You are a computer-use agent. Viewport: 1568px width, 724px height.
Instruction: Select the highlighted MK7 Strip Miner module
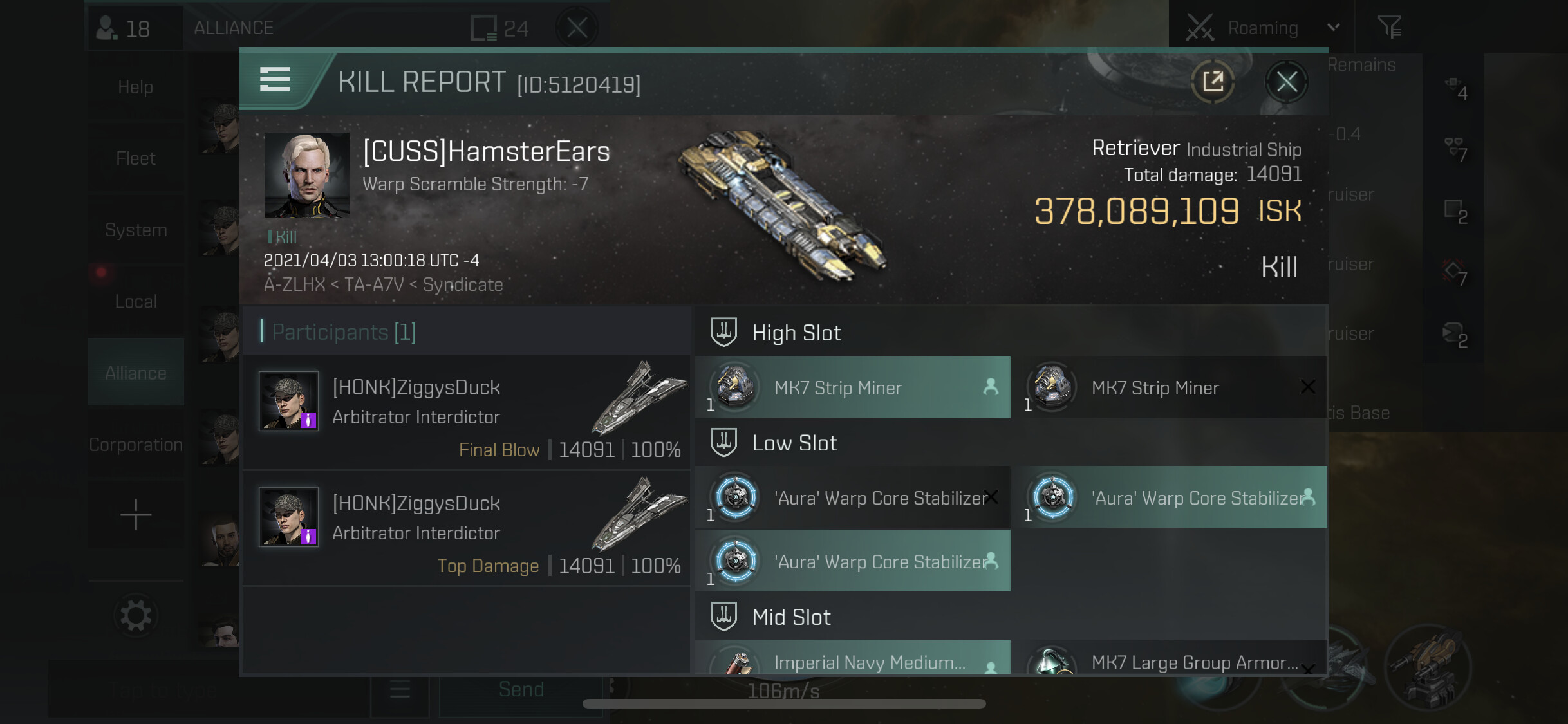tap(853, 387)
